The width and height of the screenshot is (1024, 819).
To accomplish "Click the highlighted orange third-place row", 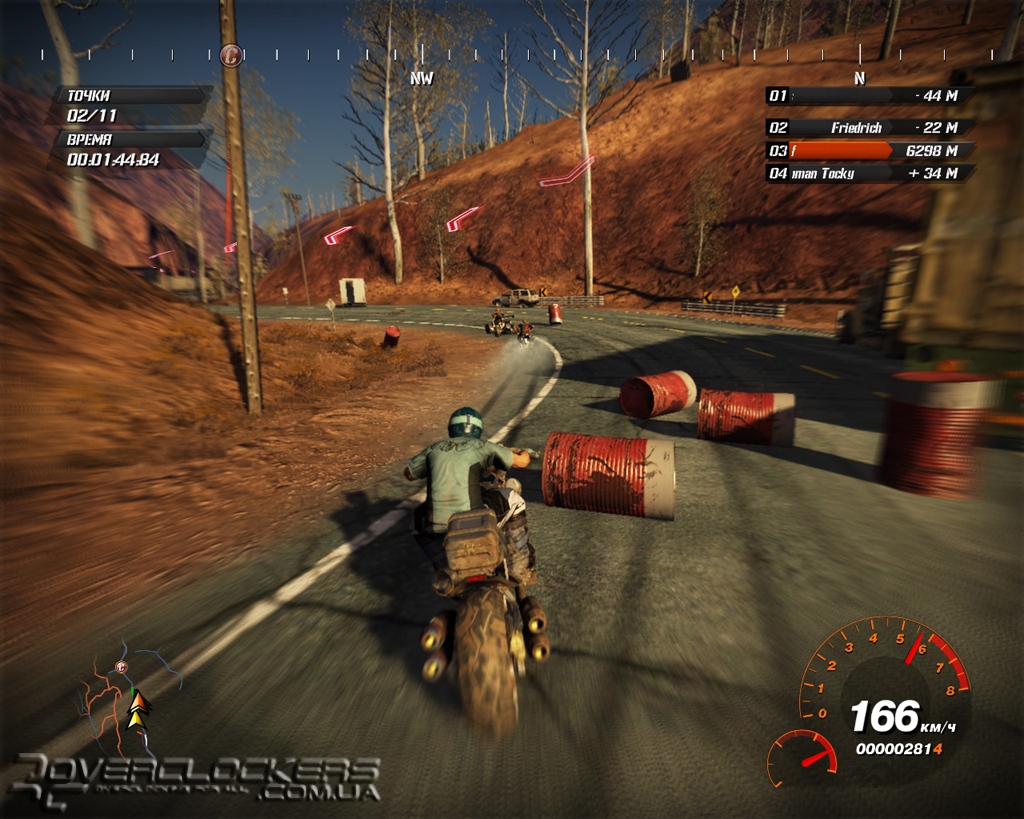I will point(868,151).
